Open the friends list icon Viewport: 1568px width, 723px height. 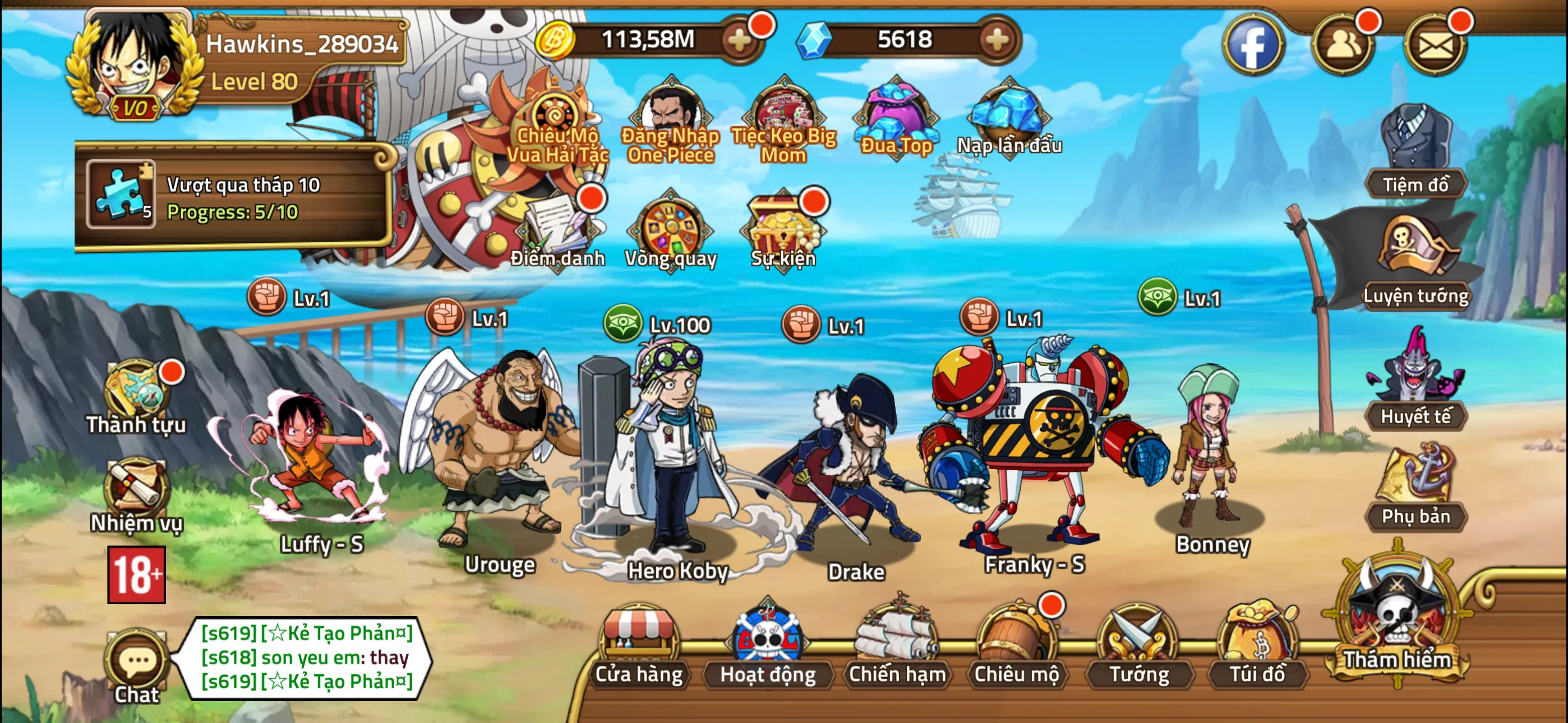(x=1343, y=44)
